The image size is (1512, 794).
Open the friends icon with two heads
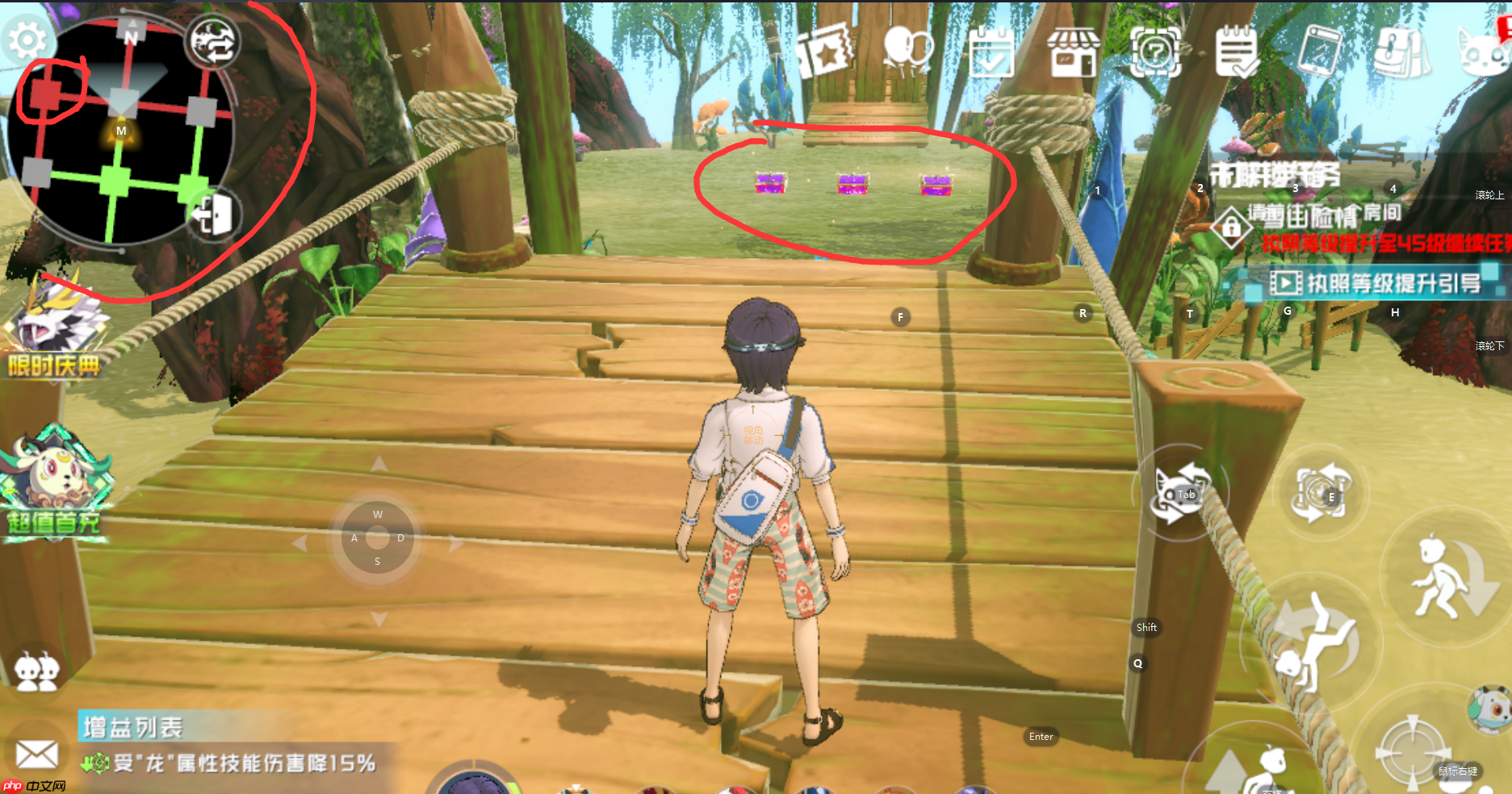pos(36,671)
